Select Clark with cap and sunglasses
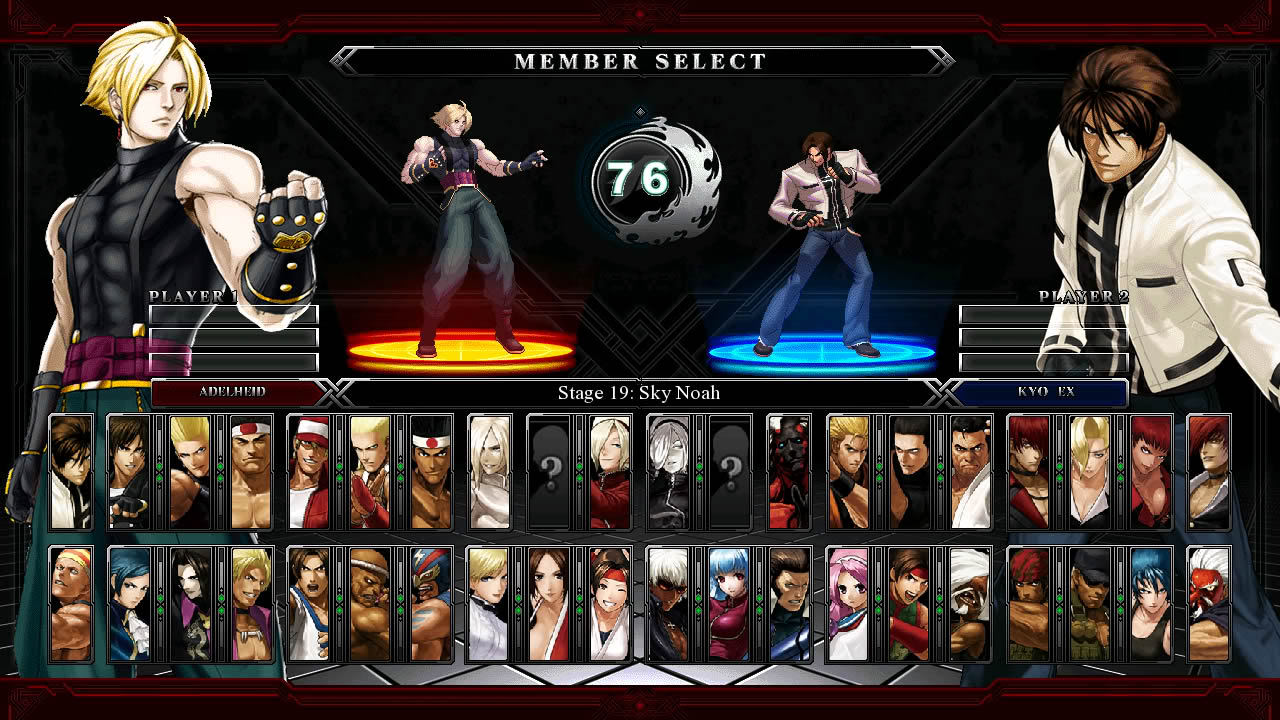The height and width of the screenshot is (720, 1280). [x=1090, y=604]
